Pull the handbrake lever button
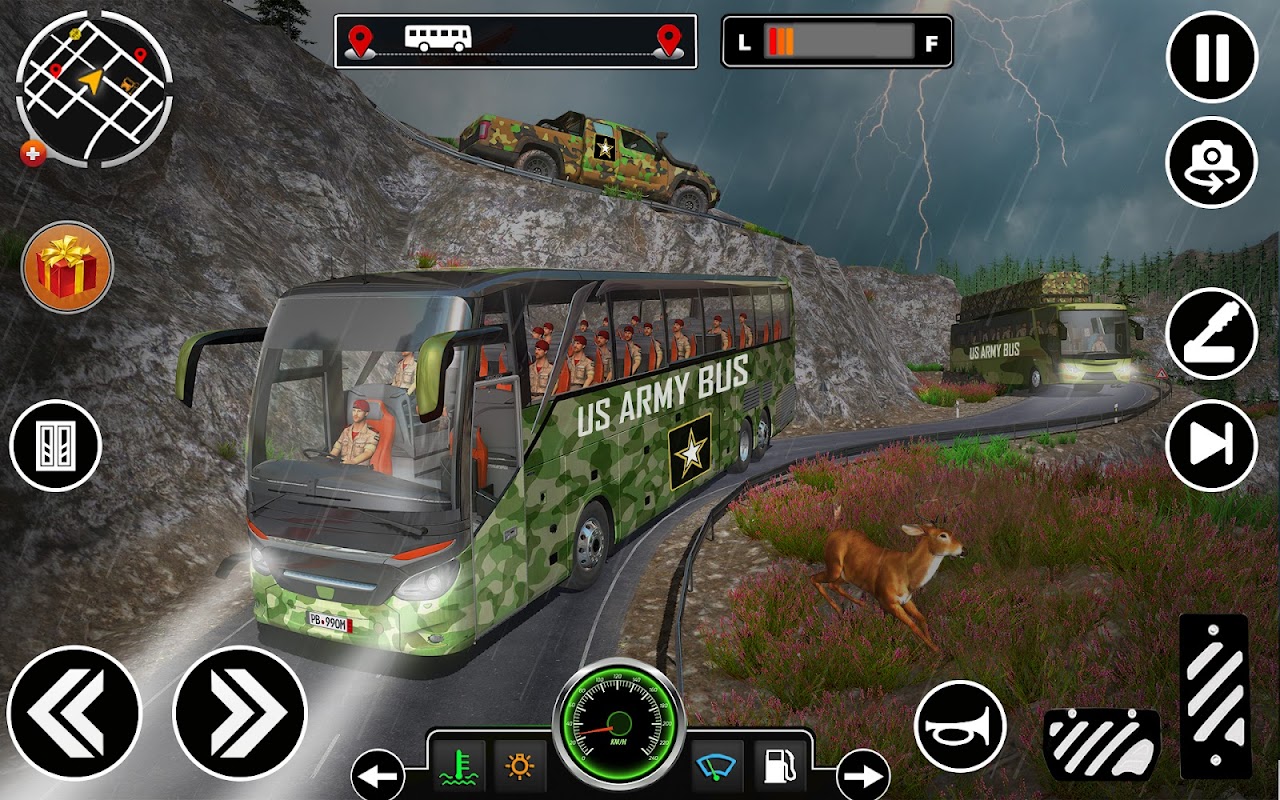 tap(1212, 335)
